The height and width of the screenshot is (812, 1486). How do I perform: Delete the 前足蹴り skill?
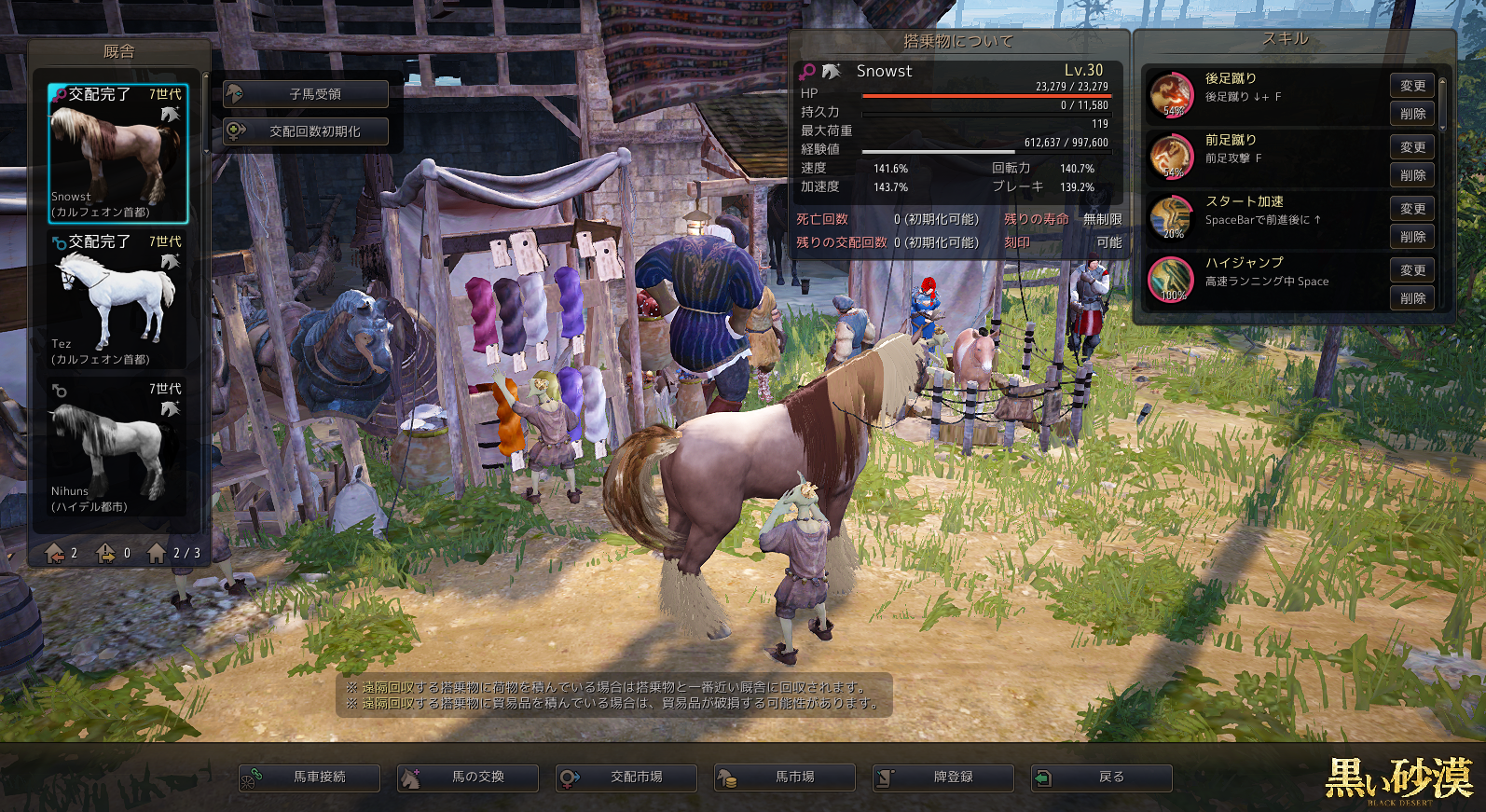pyautogui.click(x=1412, y=175)
